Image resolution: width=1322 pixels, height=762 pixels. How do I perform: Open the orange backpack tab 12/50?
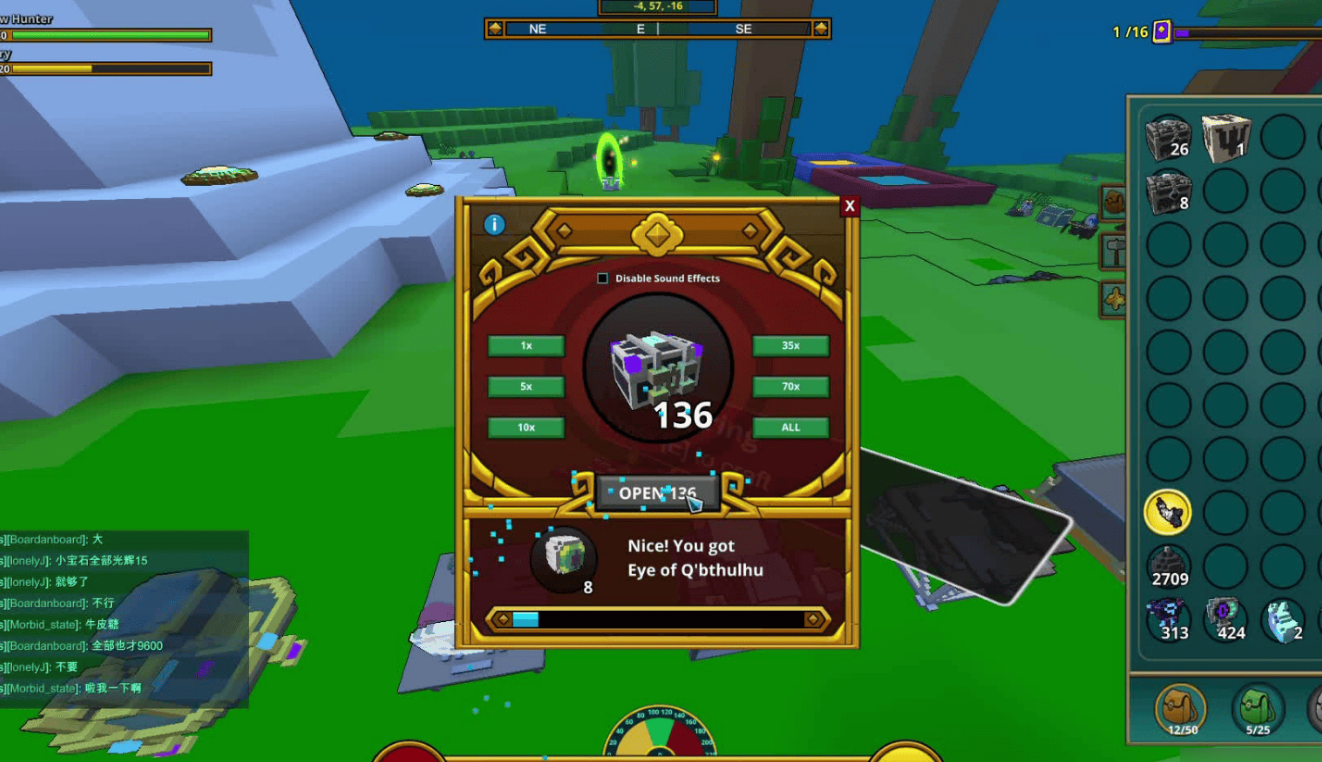tap(1181, 710)
